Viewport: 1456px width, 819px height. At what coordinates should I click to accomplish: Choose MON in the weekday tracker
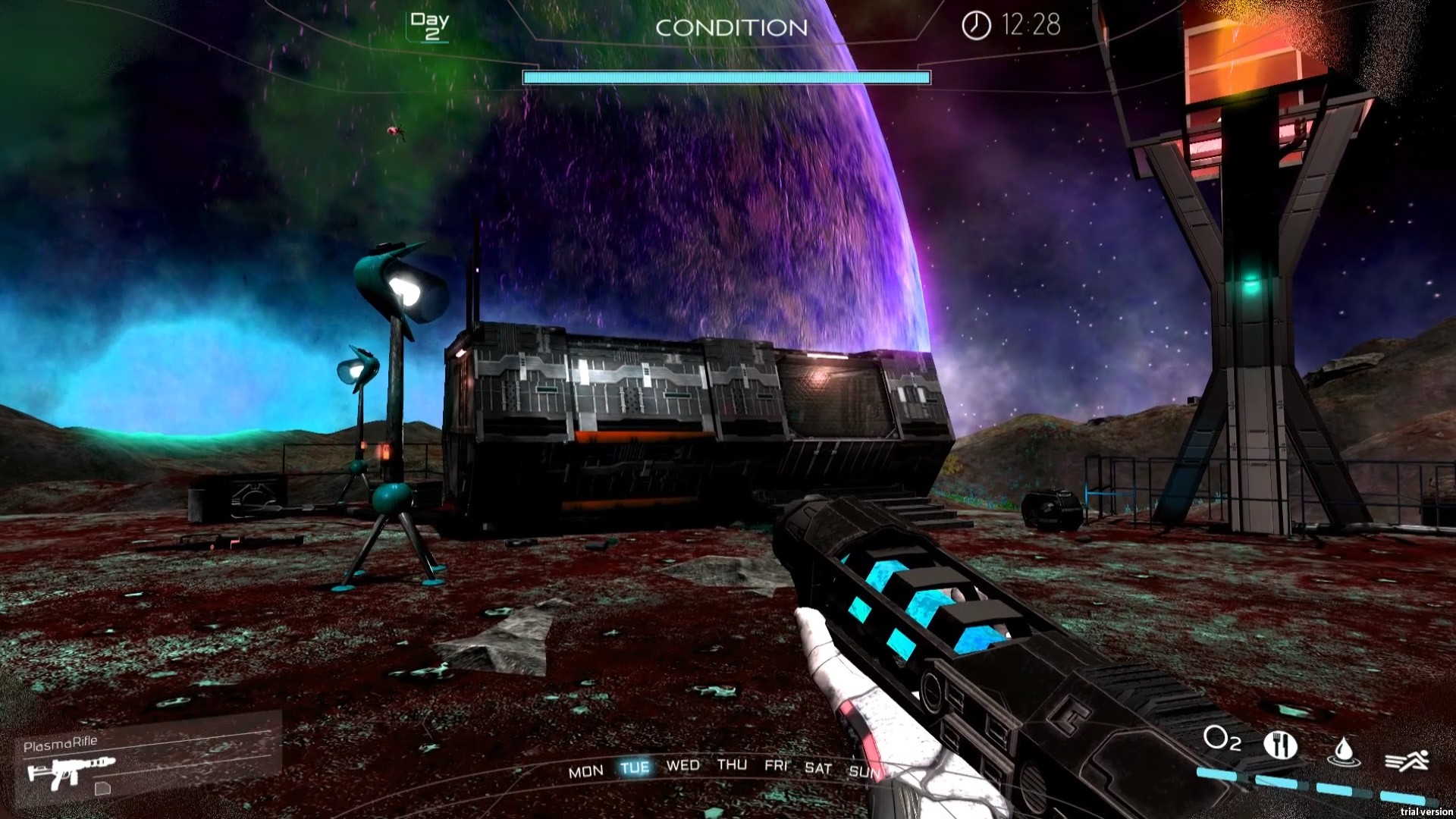point(585,771)
